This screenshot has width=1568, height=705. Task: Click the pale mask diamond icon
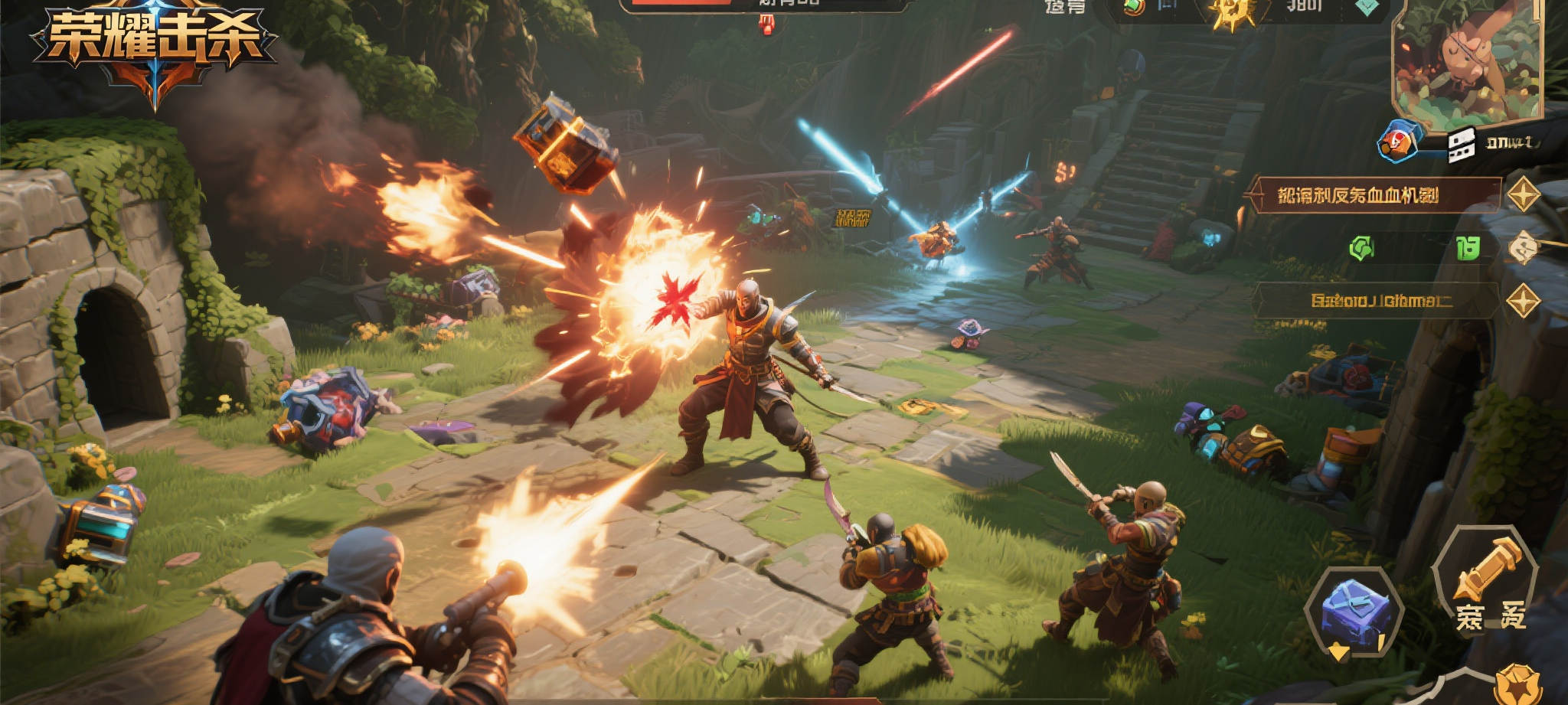coord(1523,247)
